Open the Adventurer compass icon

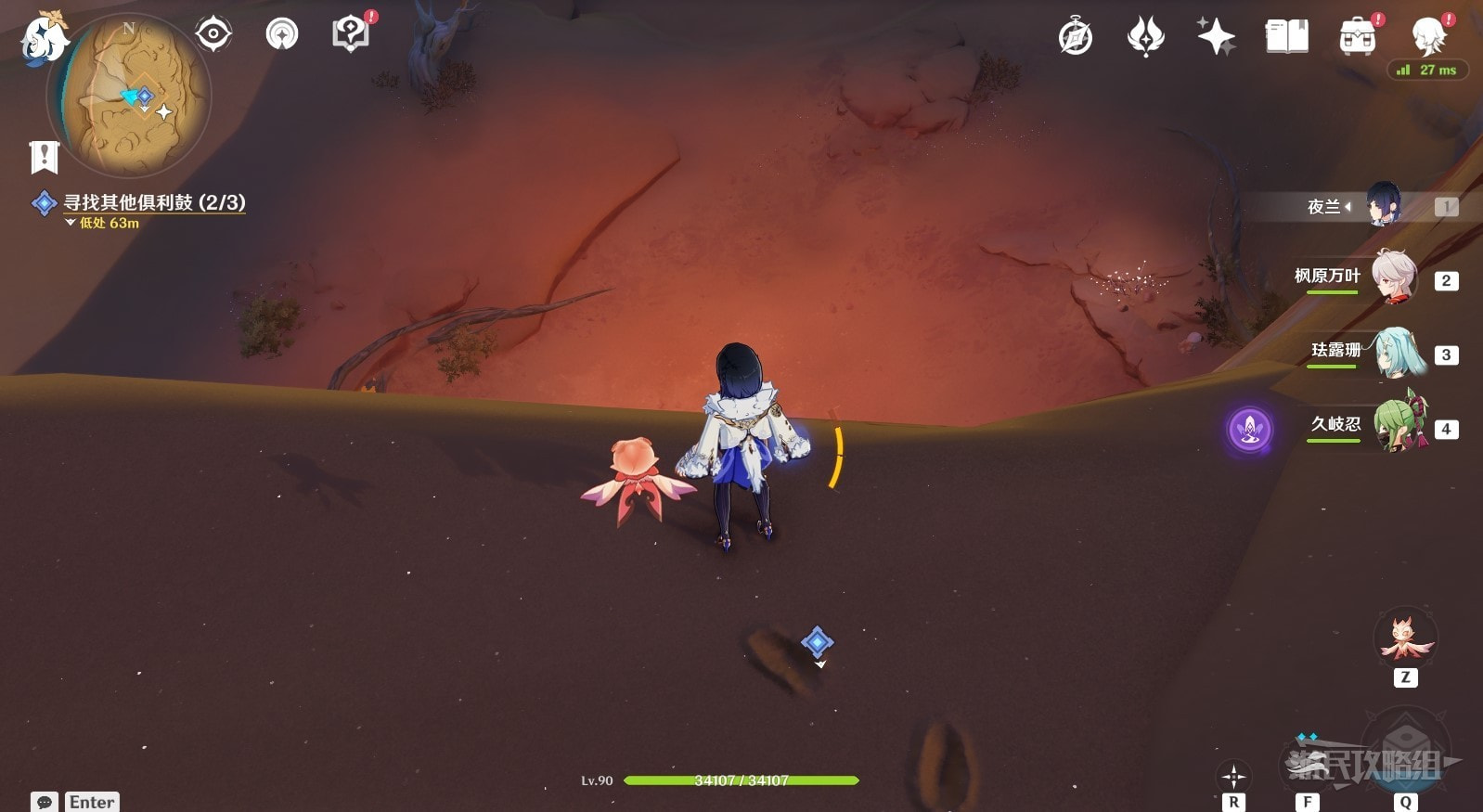1076,37
